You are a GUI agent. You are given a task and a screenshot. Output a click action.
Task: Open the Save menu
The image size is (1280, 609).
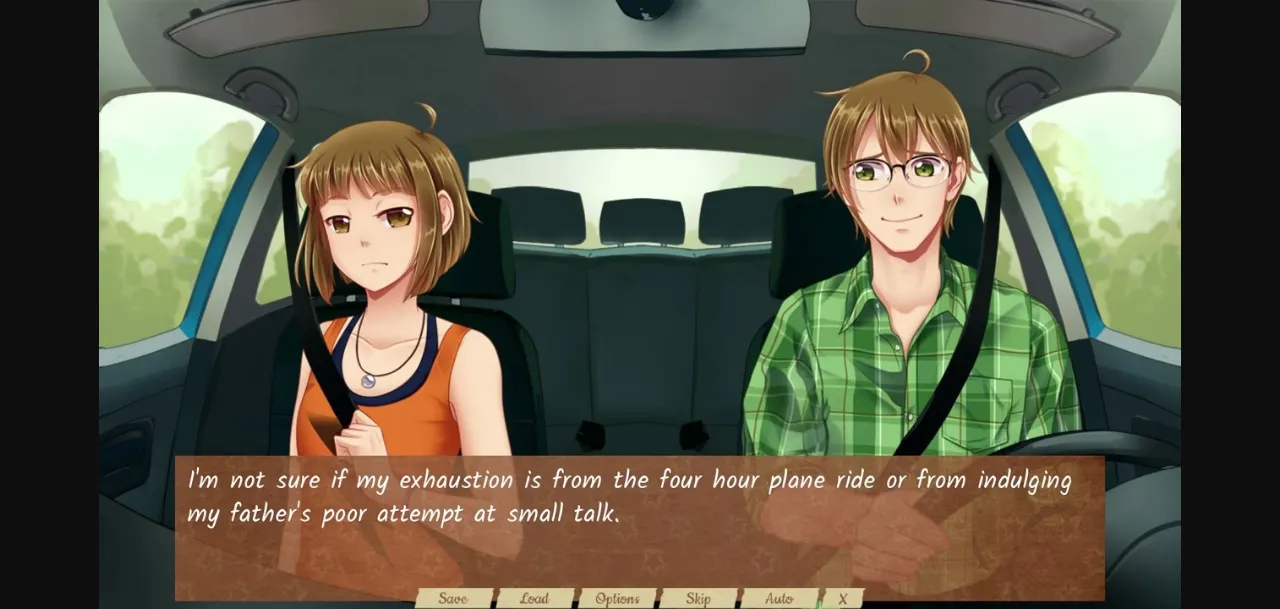453,599
